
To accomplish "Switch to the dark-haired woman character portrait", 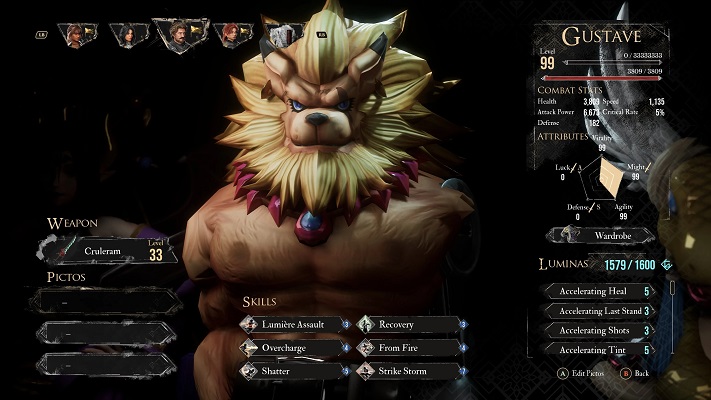I will (128, 35).
